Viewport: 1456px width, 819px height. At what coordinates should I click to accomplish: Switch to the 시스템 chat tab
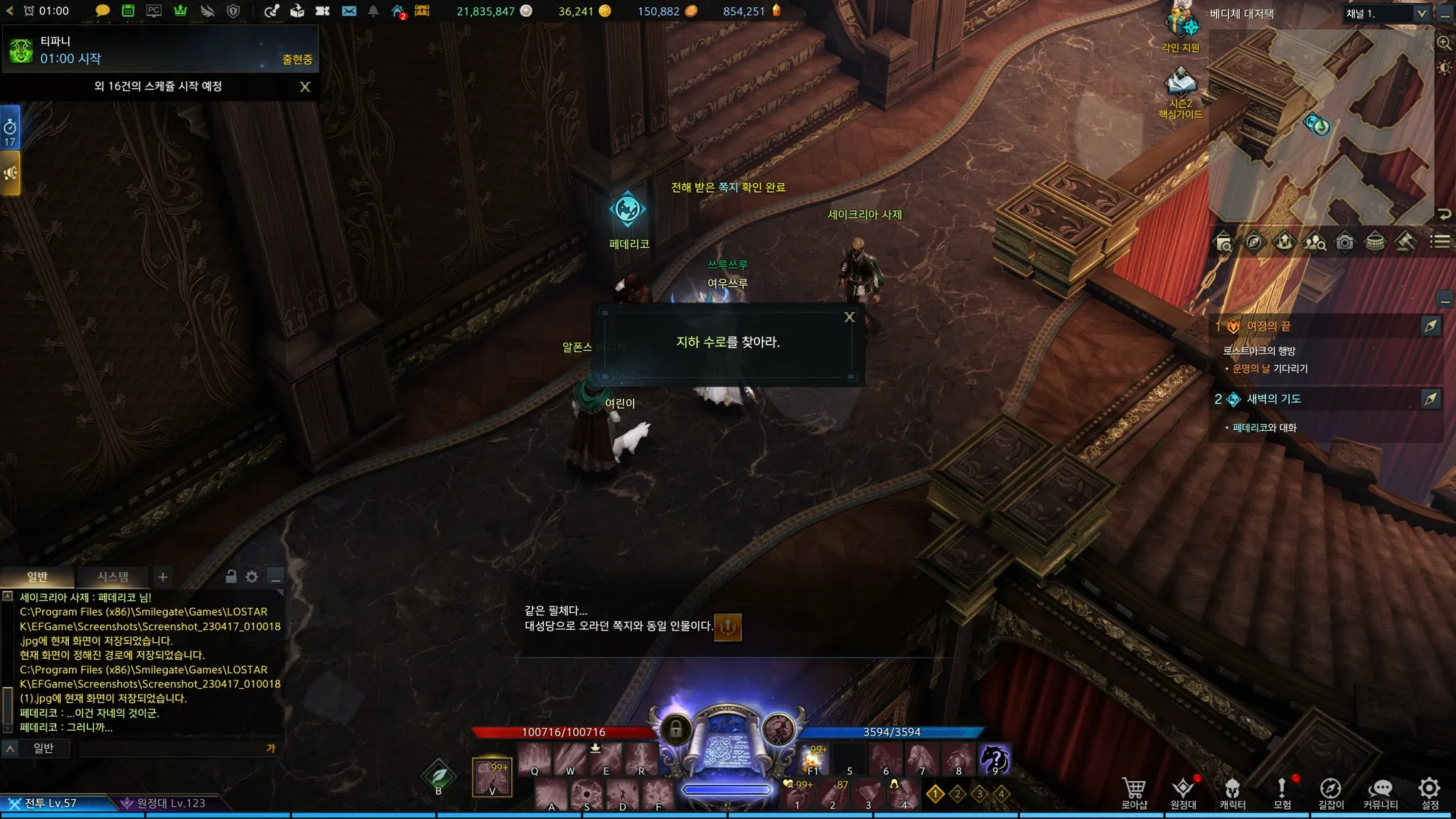click(113, 577)
